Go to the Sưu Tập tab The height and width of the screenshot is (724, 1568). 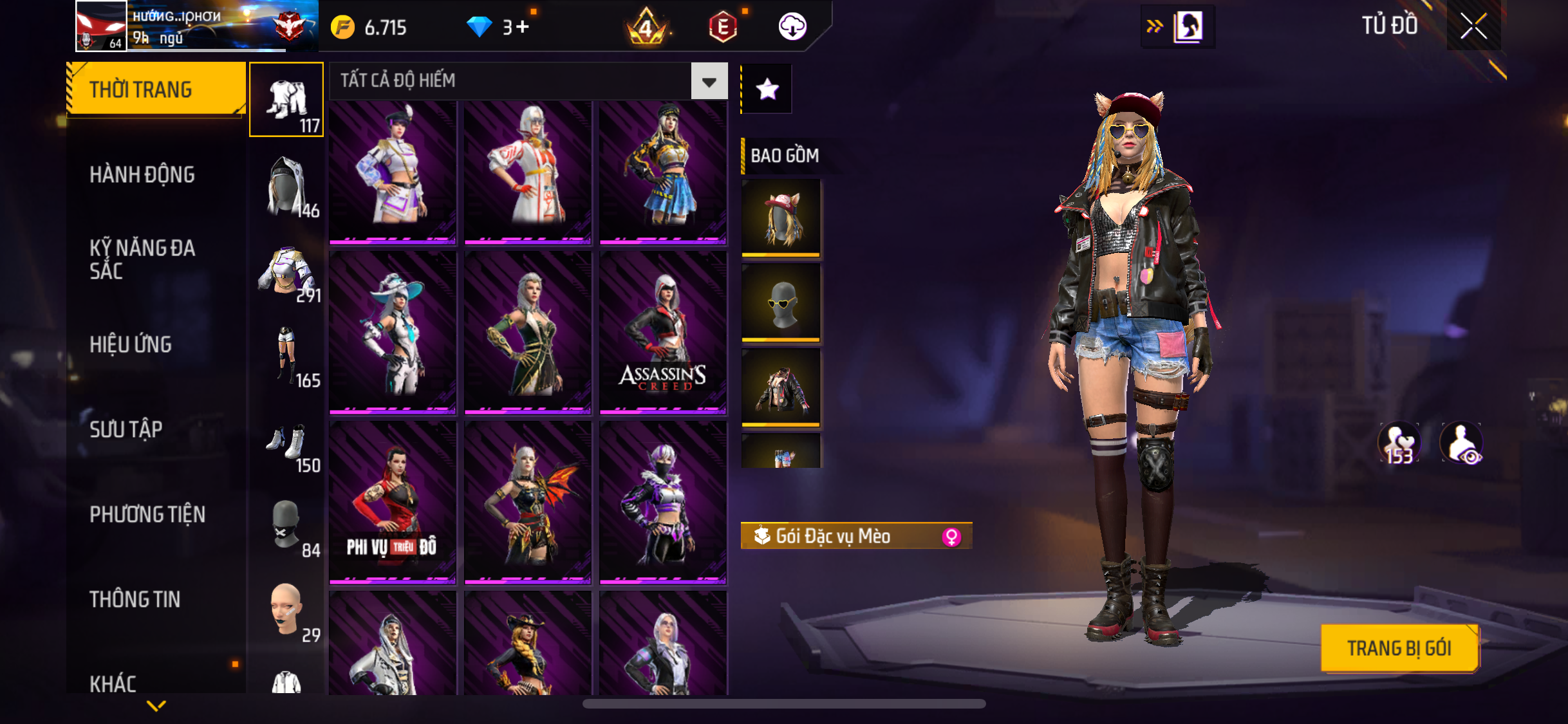point(126,429)
